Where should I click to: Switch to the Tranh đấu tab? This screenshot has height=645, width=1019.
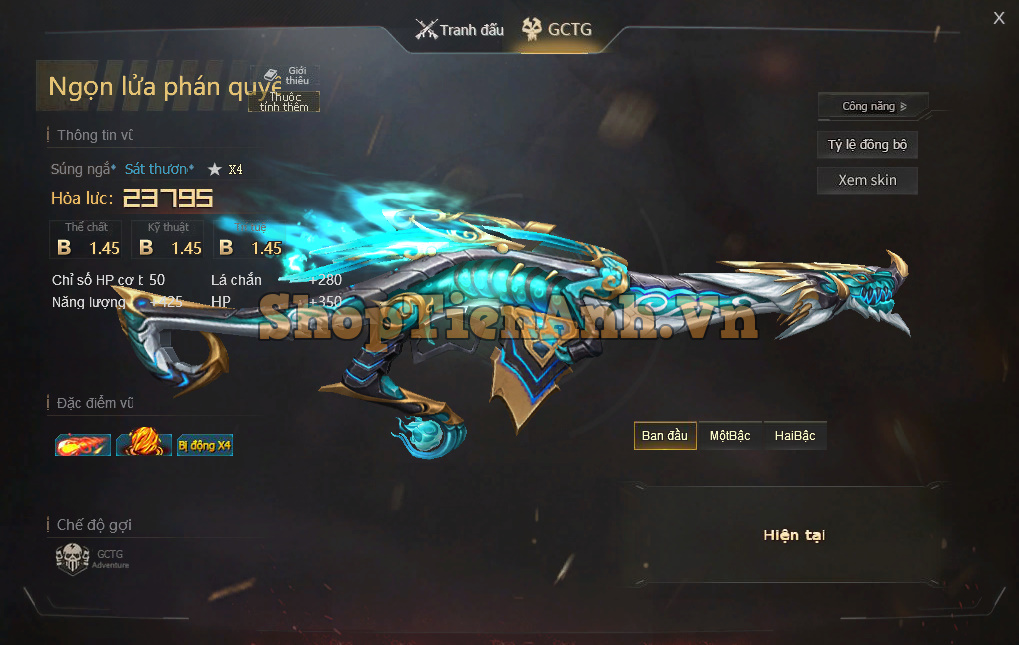coord(460,30)
